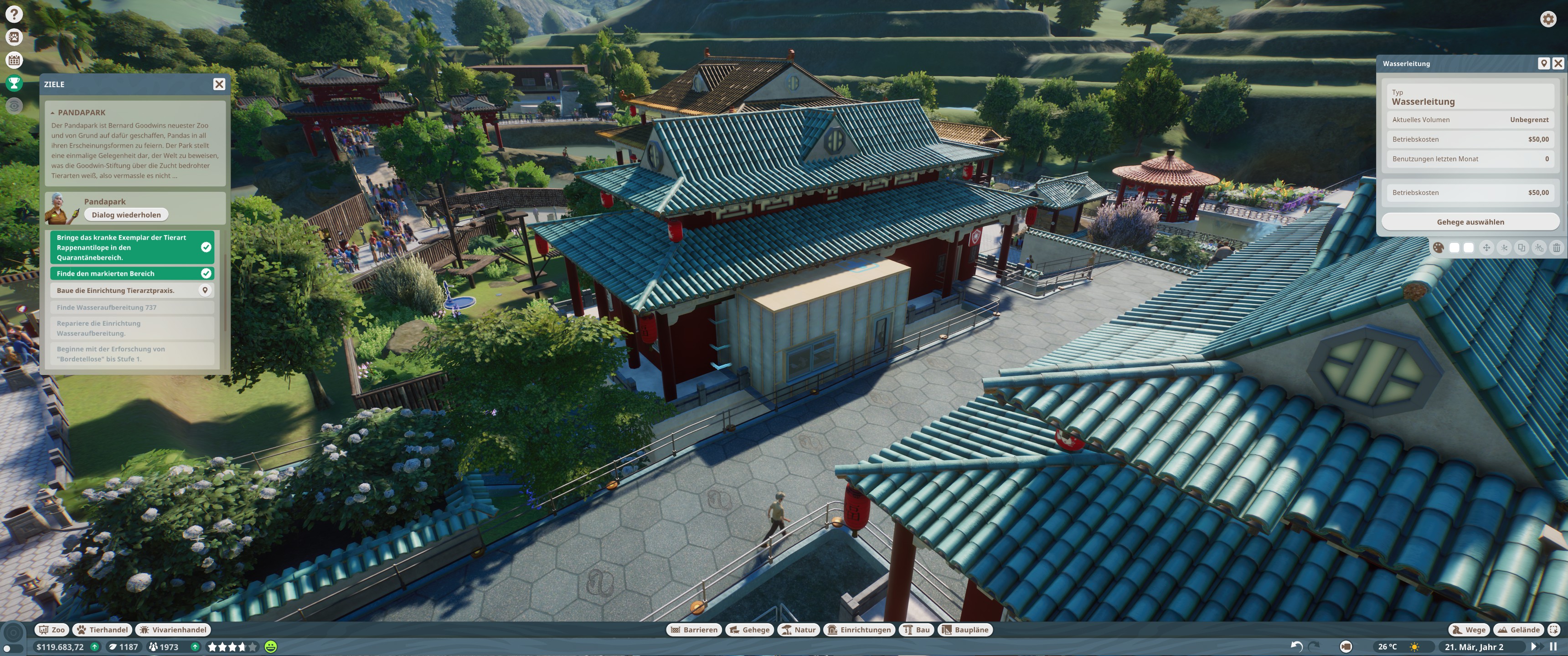Open the help question mark icon
This screenshot has height=656, width=1568.
[x=14, y=14]
